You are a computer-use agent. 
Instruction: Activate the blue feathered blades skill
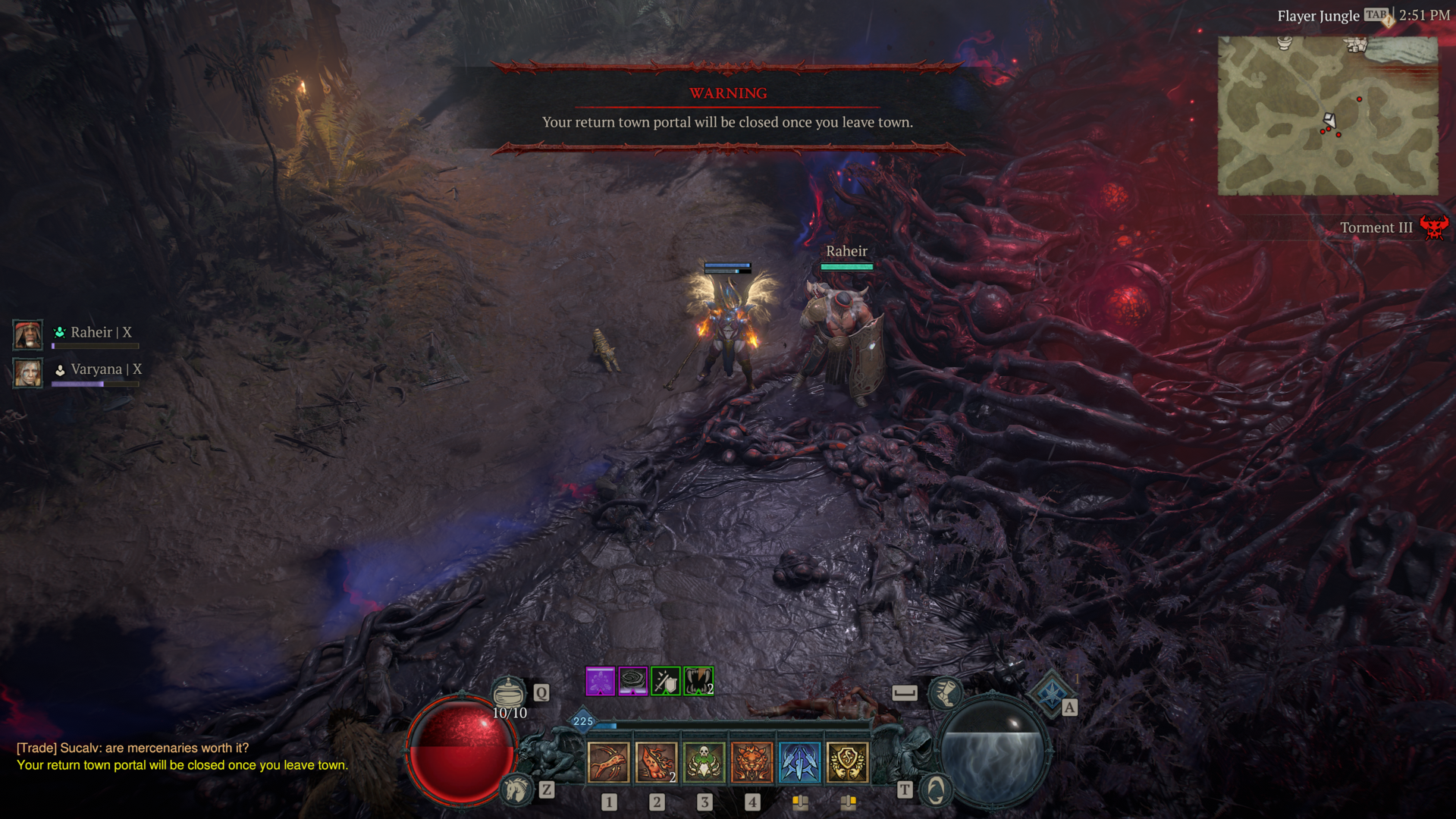799,762
